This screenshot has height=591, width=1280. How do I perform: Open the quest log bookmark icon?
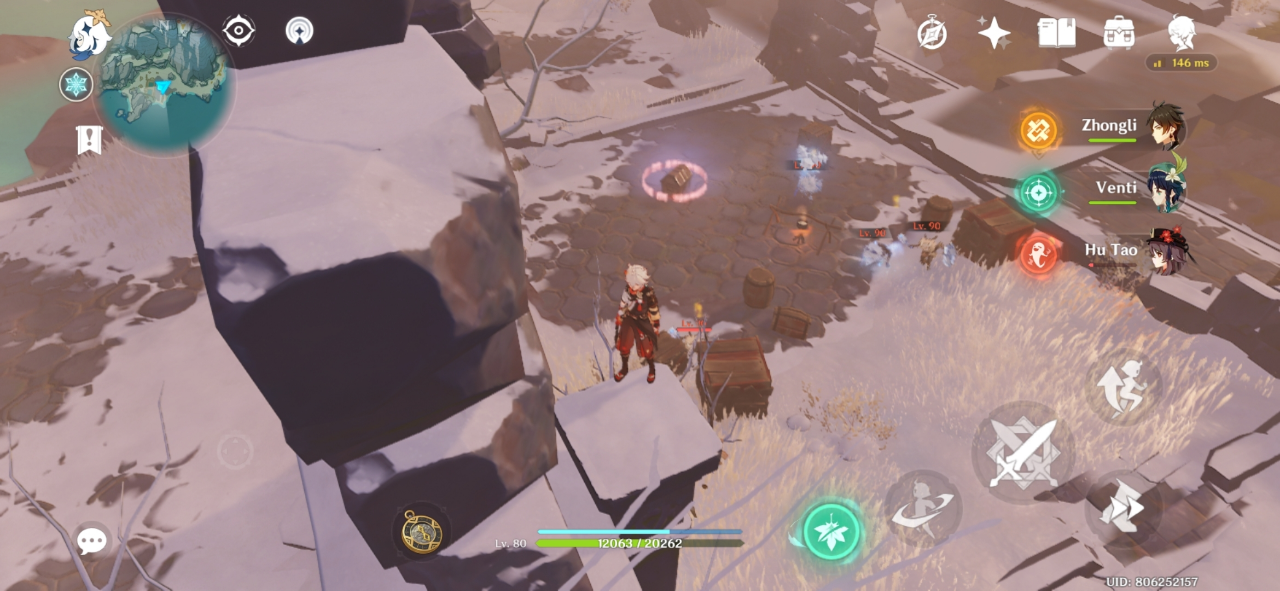tap(89, 139)
